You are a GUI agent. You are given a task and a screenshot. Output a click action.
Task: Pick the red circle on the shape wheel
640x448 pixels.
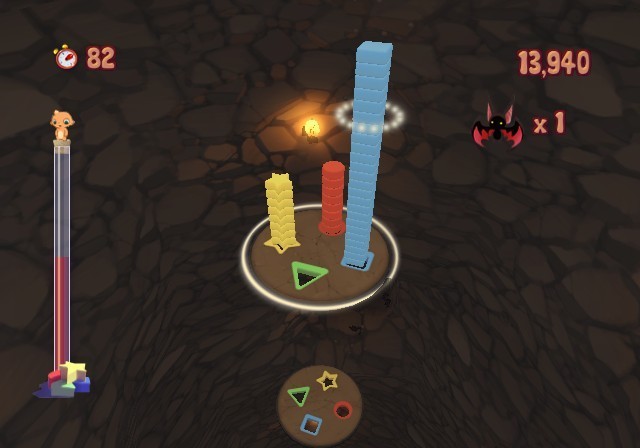click(x=343, y=409)
